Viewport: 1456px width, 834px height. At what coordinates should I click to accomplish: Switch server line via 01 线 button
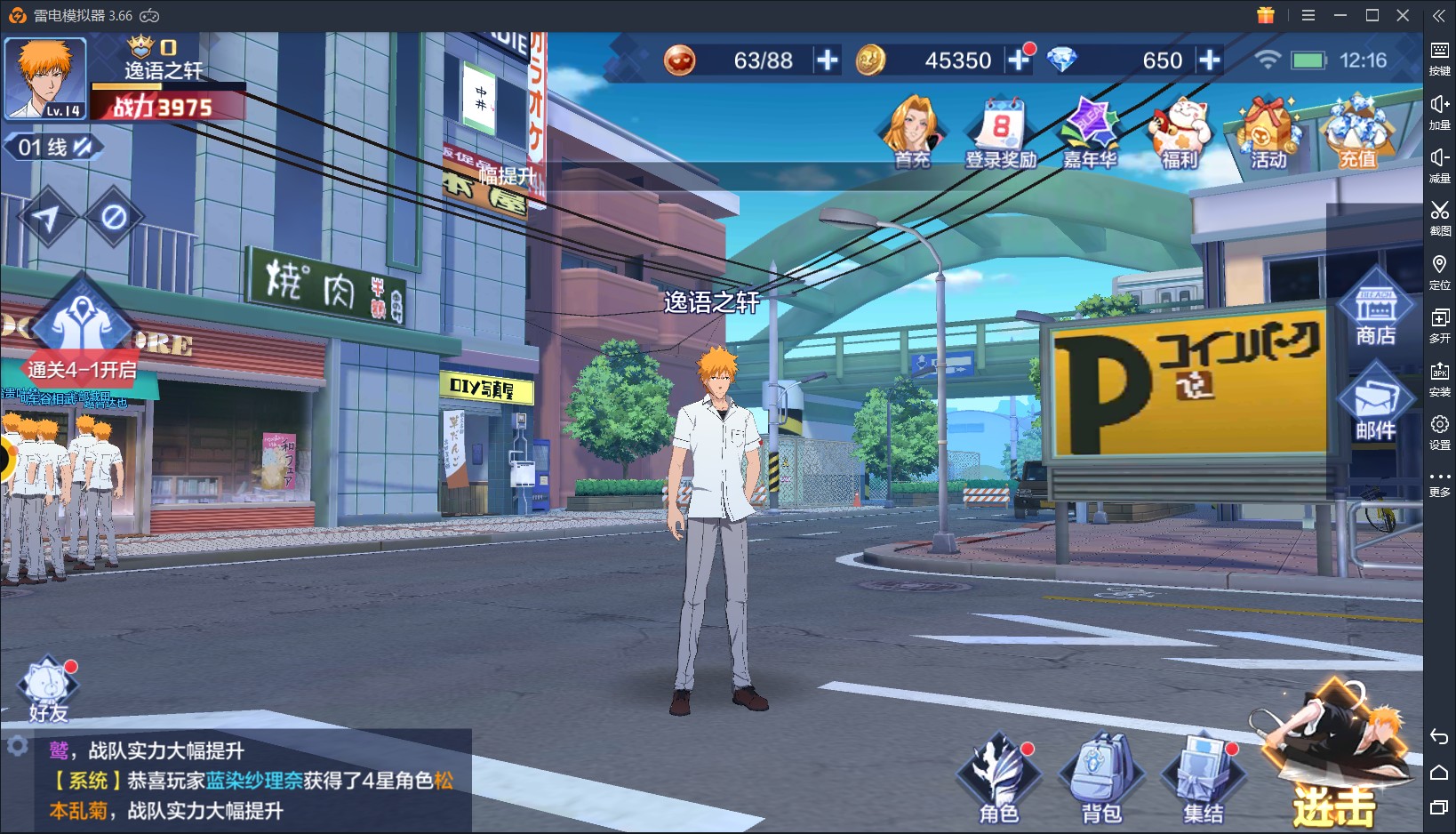54,147
